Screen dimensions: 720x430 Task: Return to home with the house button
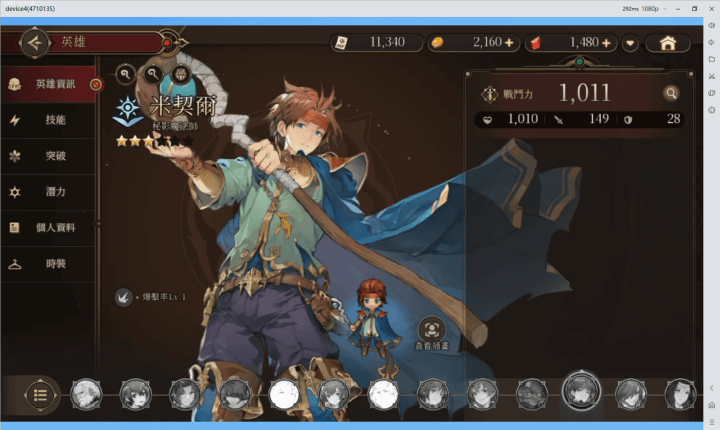pos(668,43)
